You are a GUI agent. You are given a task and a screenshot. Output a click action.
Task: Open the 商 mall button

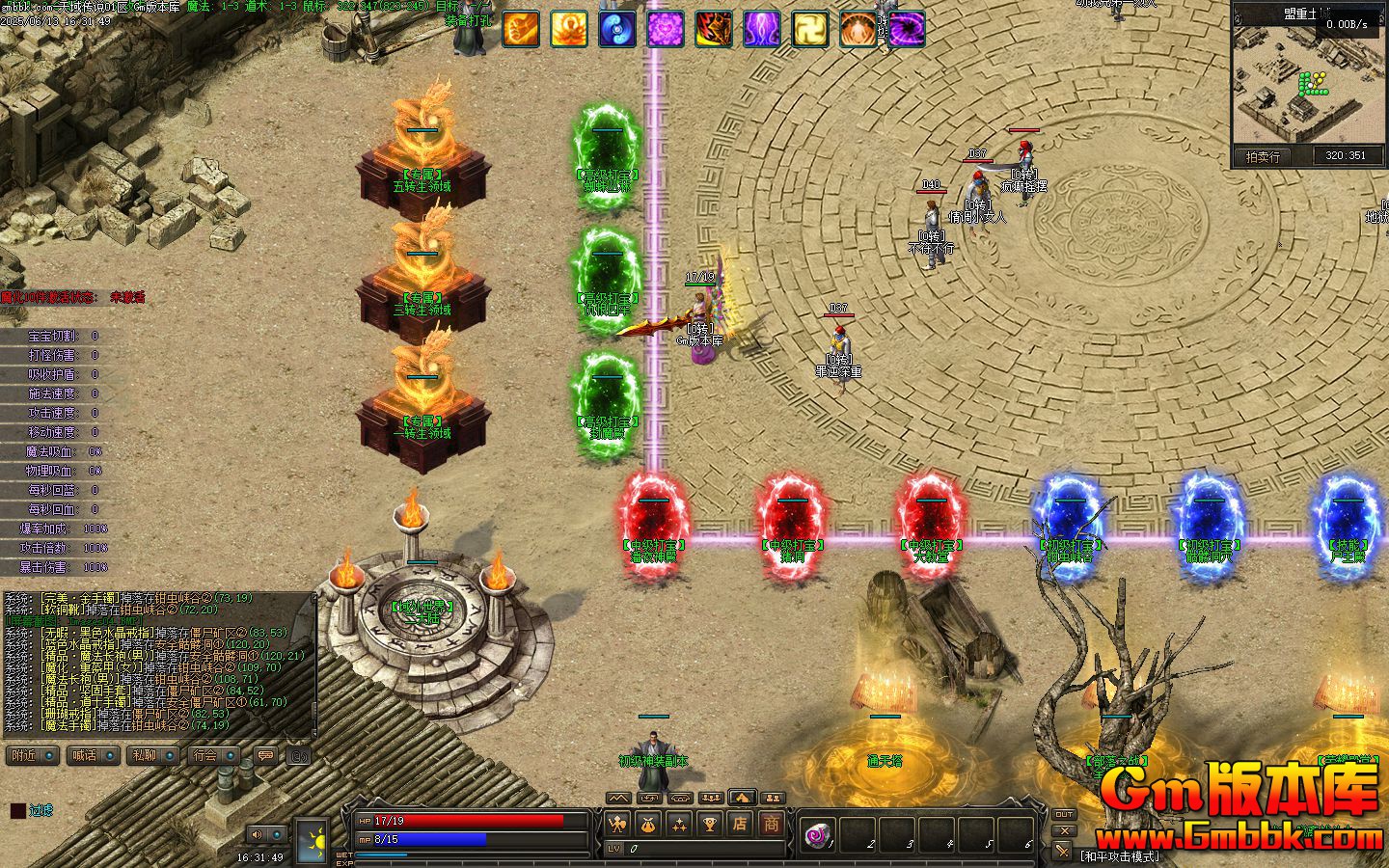[x=772, y=825]
